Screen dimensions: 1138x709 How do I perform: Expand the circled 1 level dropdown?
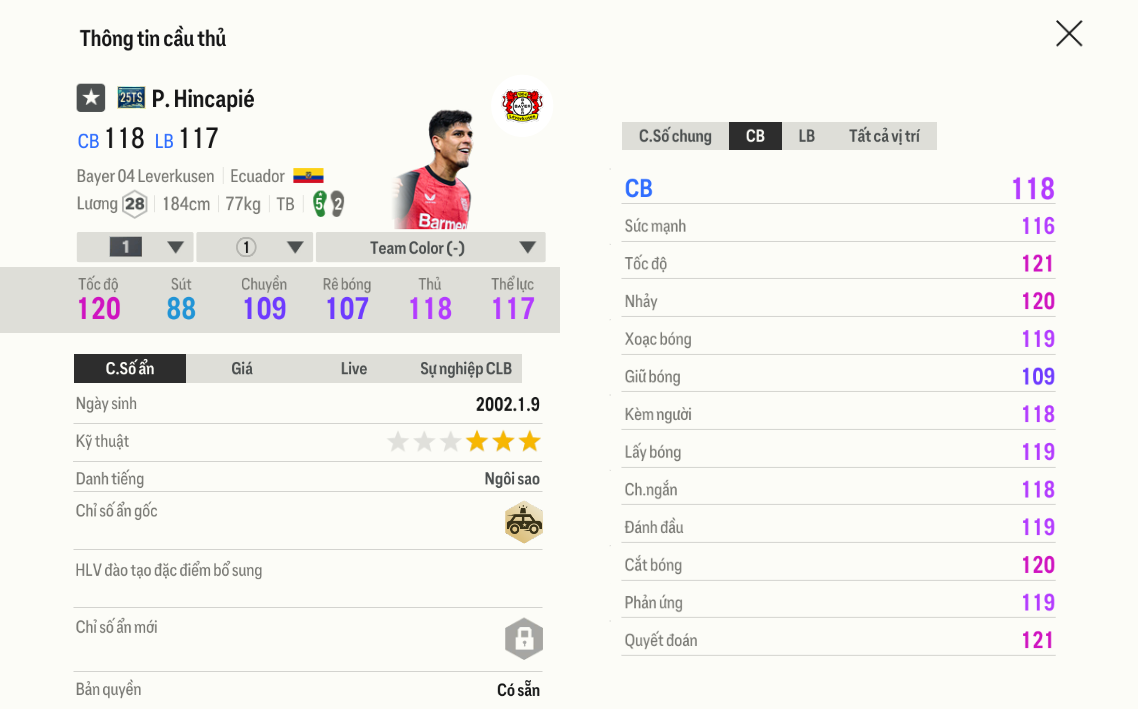255,248
